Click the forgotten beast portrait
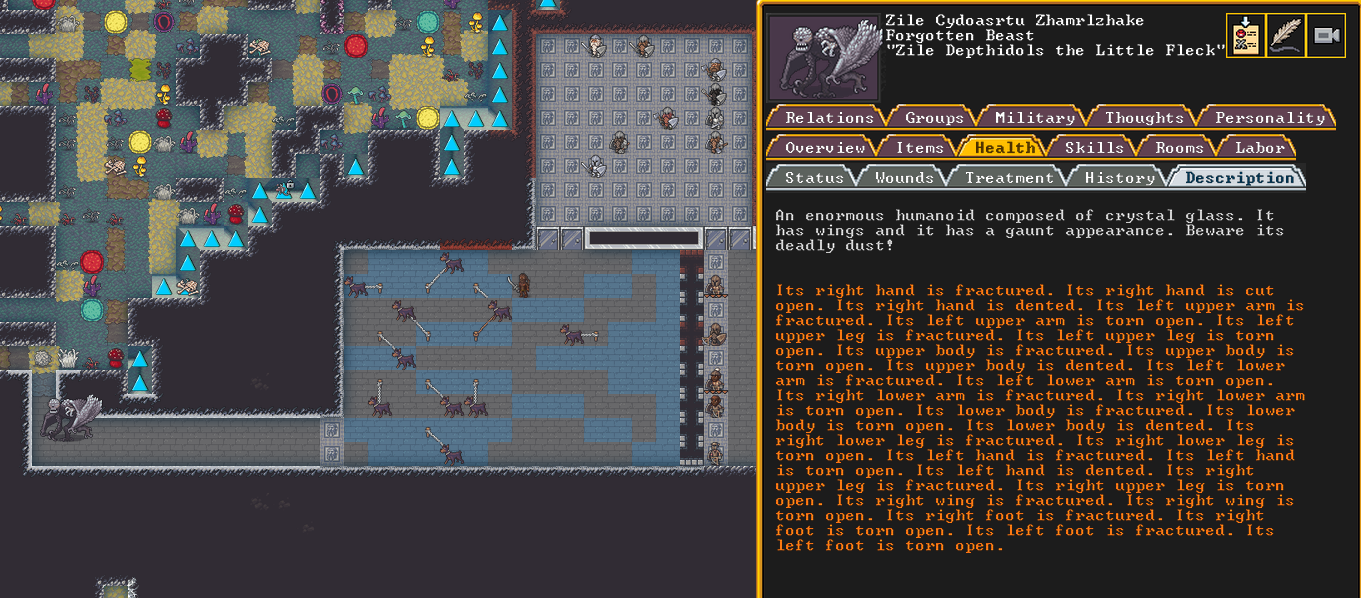The width and height of the screenshot is (1361, 598). tap(825, 57)
